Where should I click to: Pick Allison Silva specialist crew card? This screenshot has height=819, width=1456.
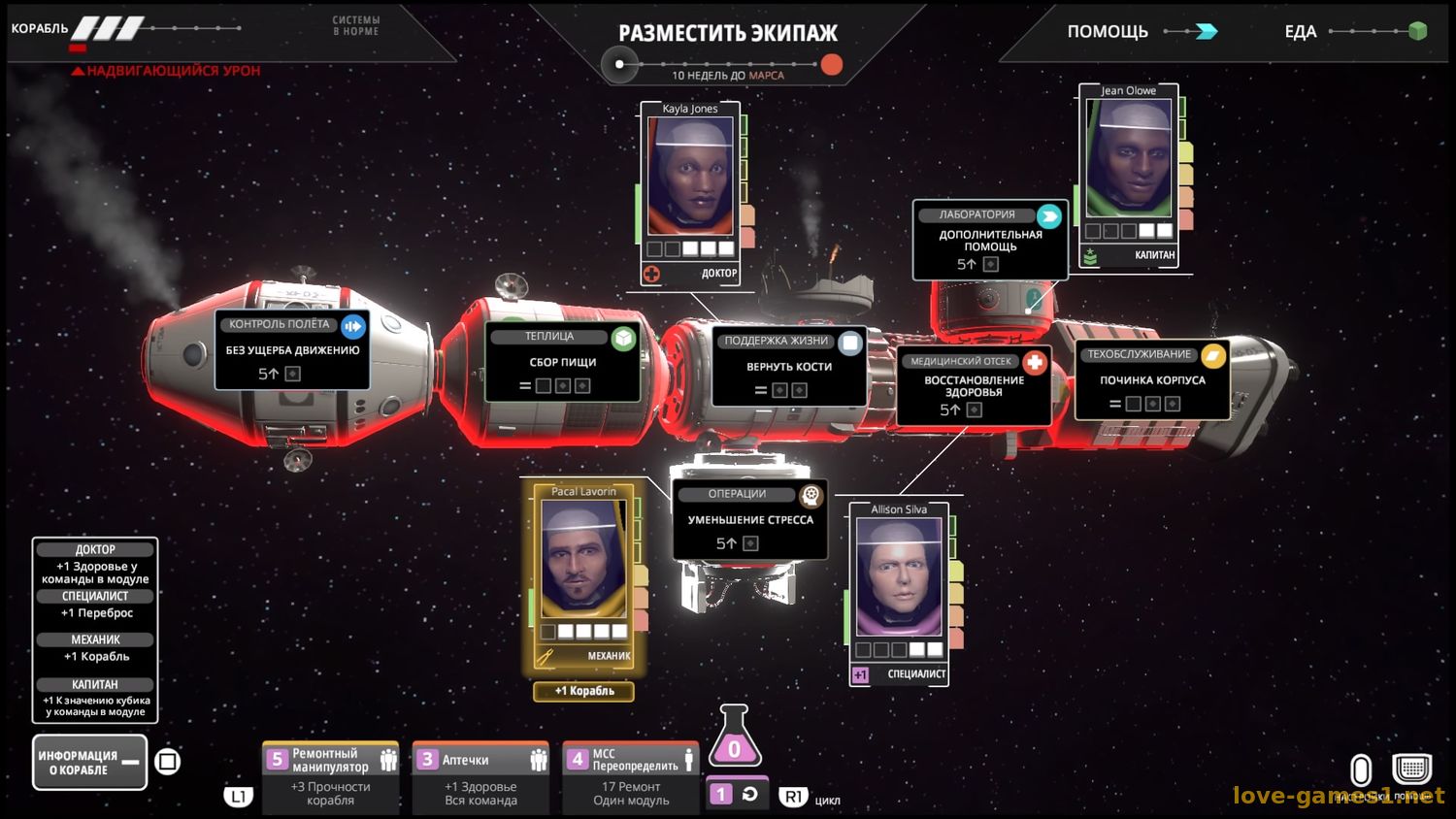point(899,592)
